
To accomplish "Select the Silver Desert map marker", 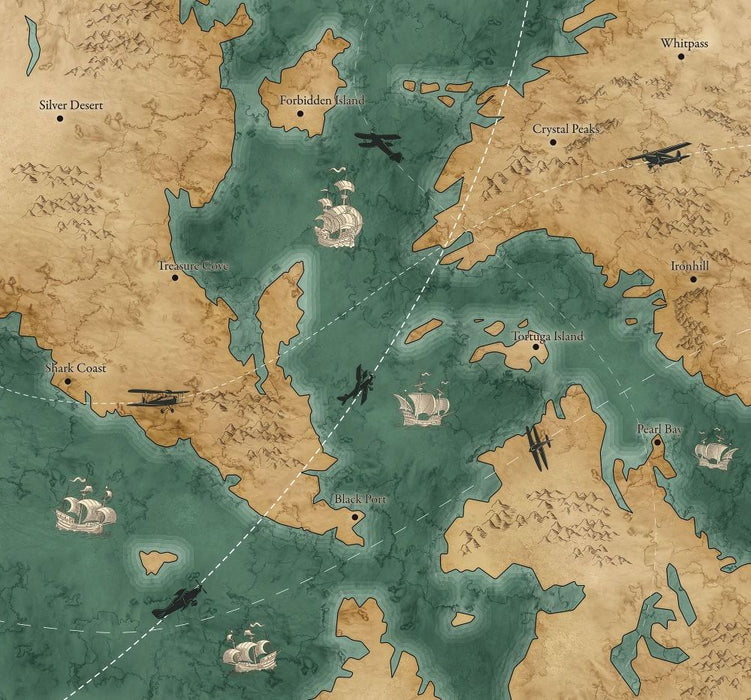I will point(60,119).
